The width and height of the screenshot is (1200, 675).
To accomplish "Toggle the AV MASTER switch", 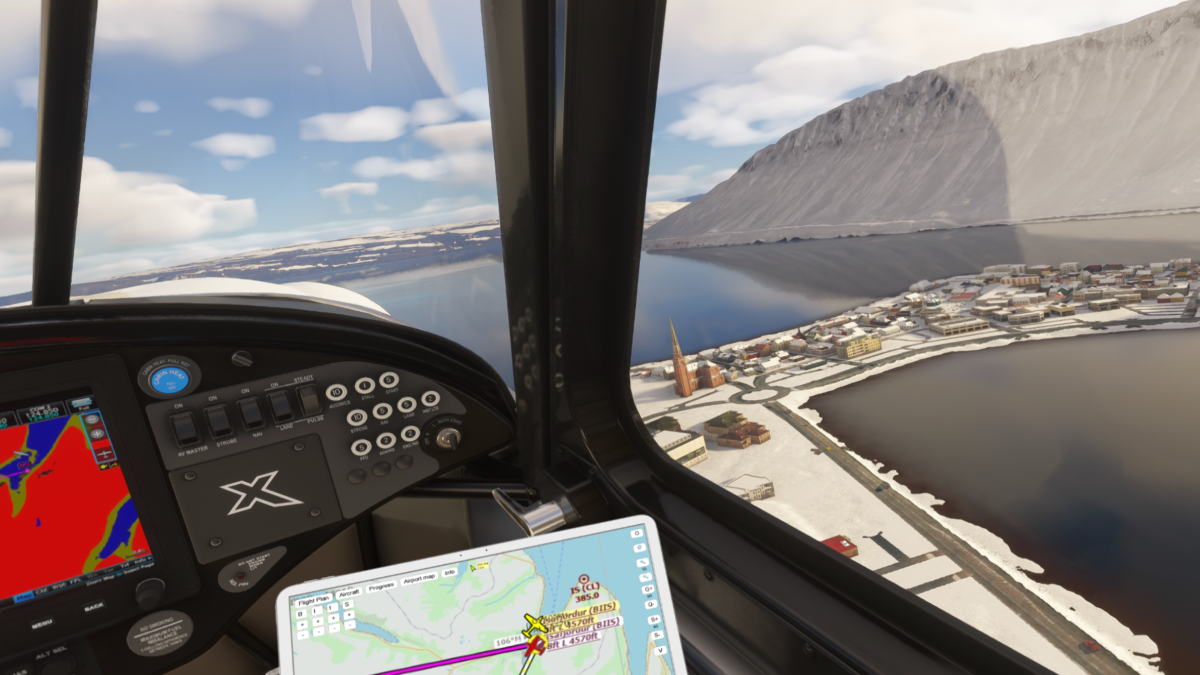I will [x=185, y=428].
